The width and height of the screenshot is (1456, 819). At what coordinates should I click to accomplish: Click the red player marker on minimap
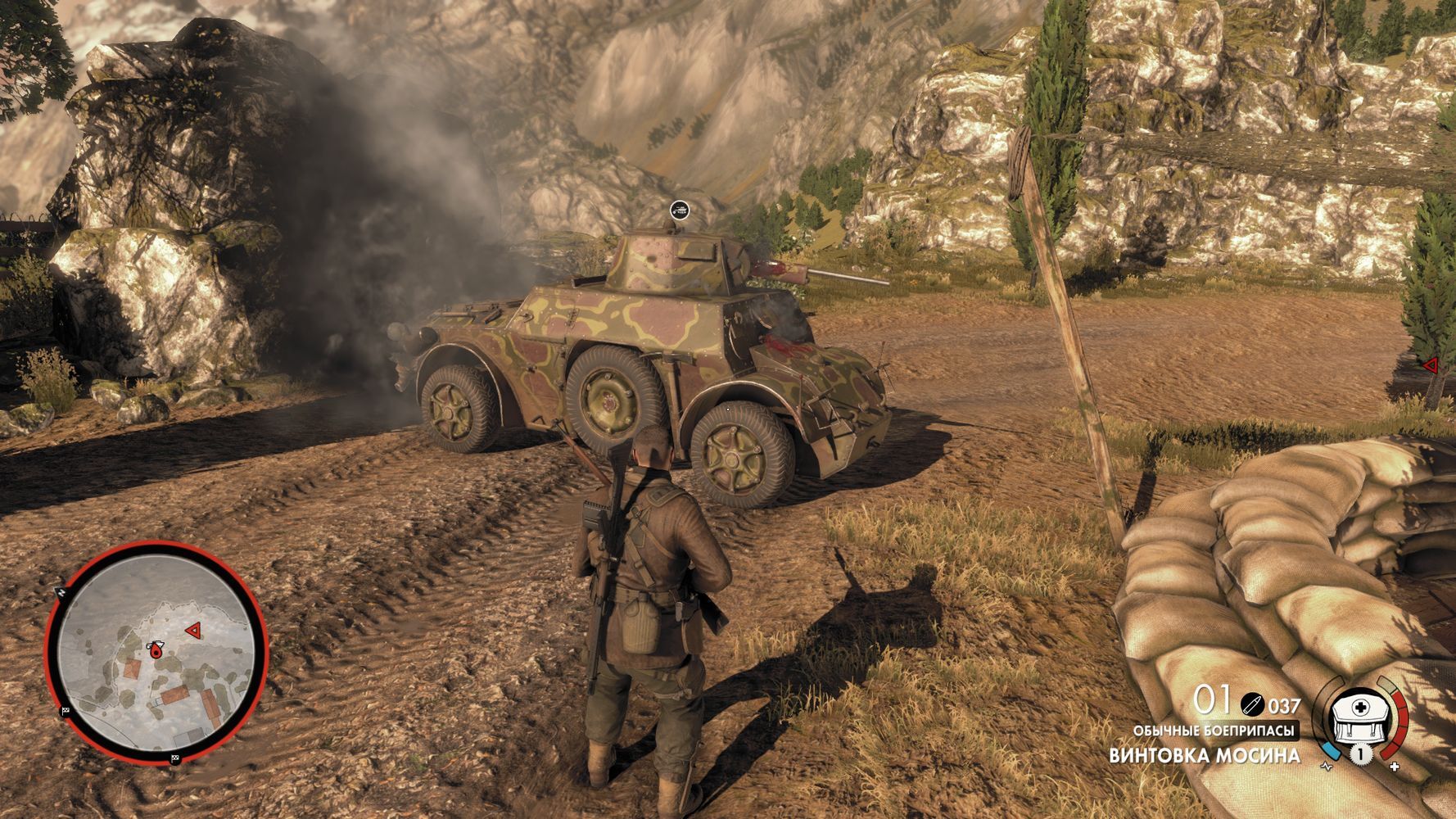click(153, 649)
